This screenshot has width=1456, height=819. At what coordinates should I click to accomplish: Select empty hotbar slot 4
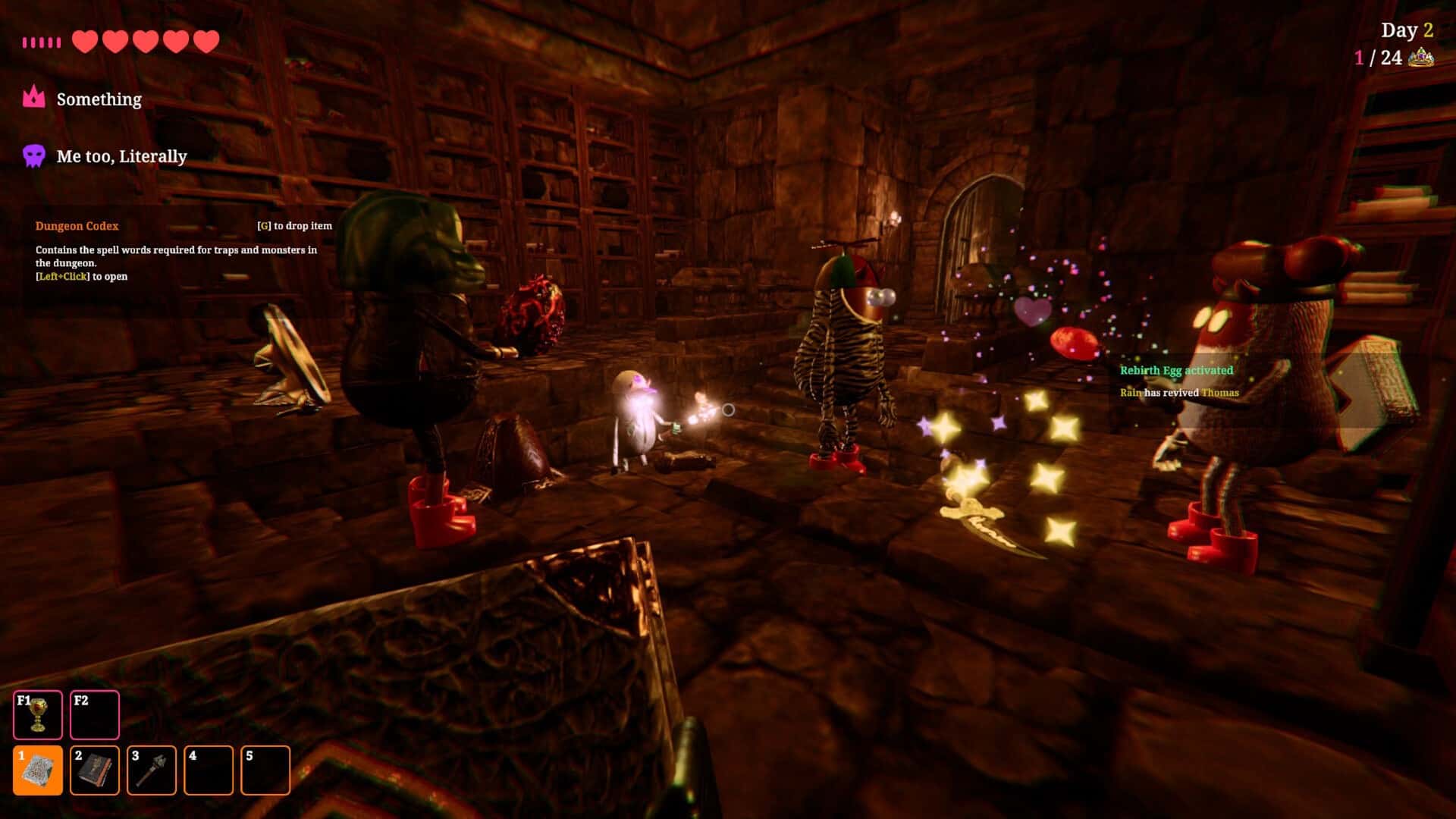[208, 770]
